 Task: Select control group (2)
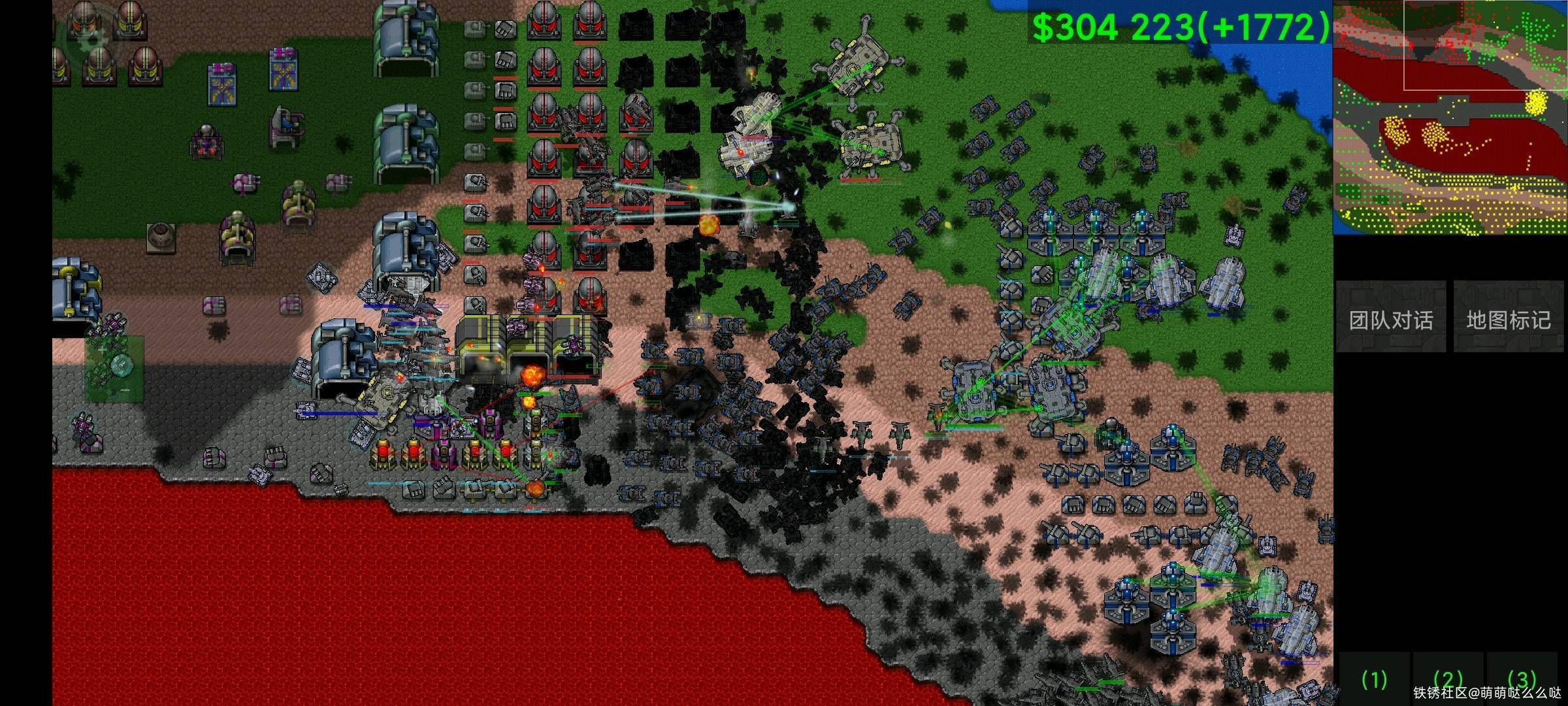pos(1448,680)
